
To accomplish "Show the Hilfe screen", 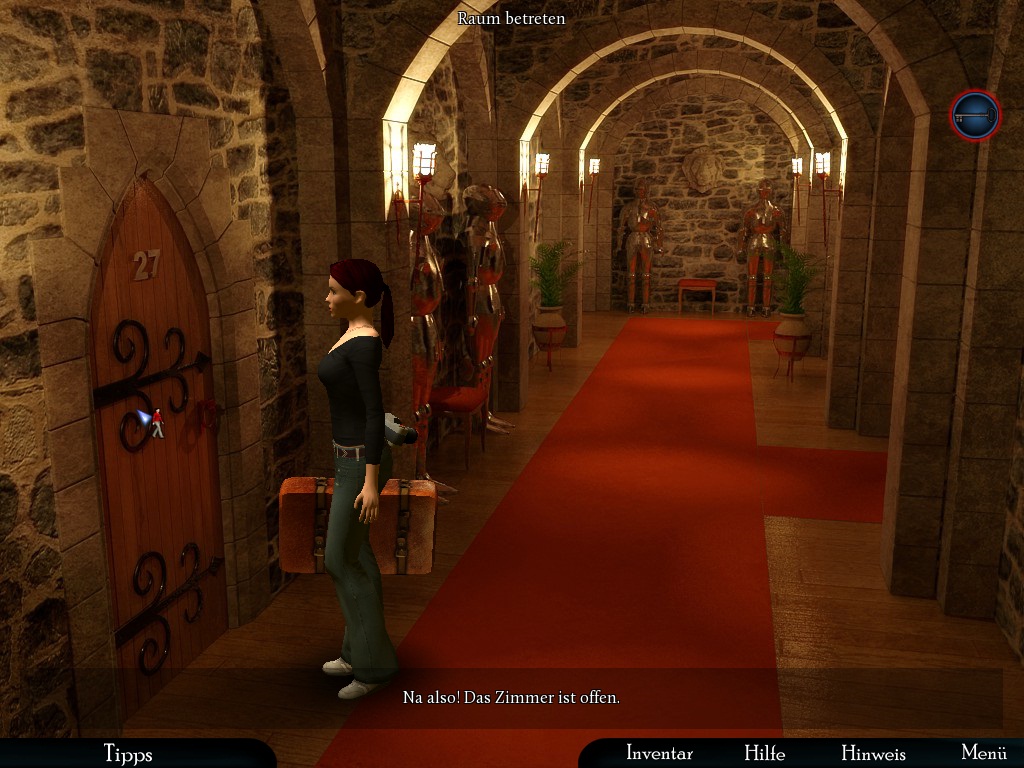I will 764,753.
